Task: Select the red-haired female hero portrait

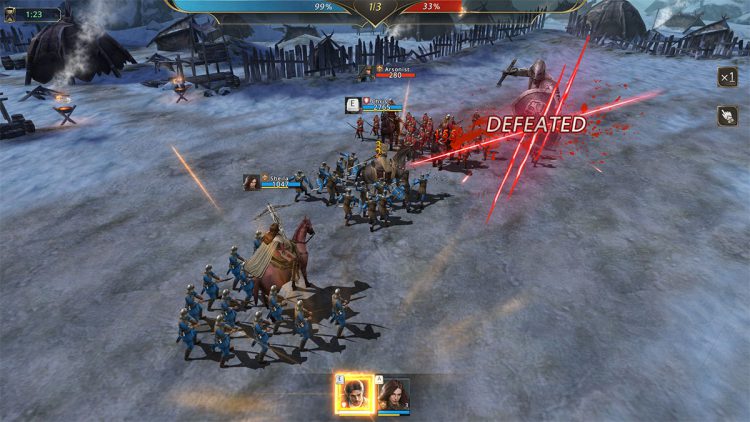Action: pos(394,394)
